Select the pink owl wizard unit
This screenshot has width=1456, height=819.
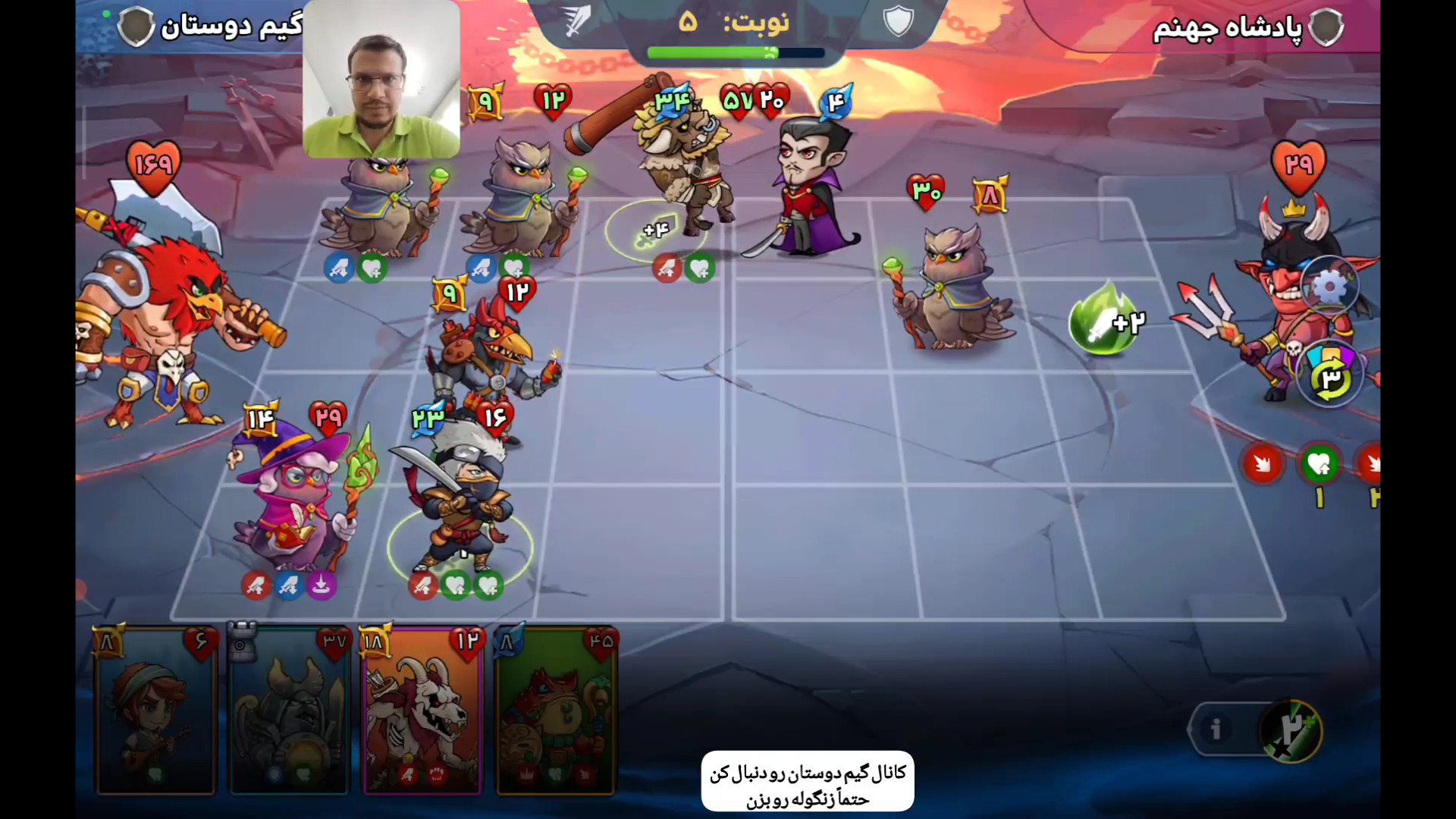(292, 500)
